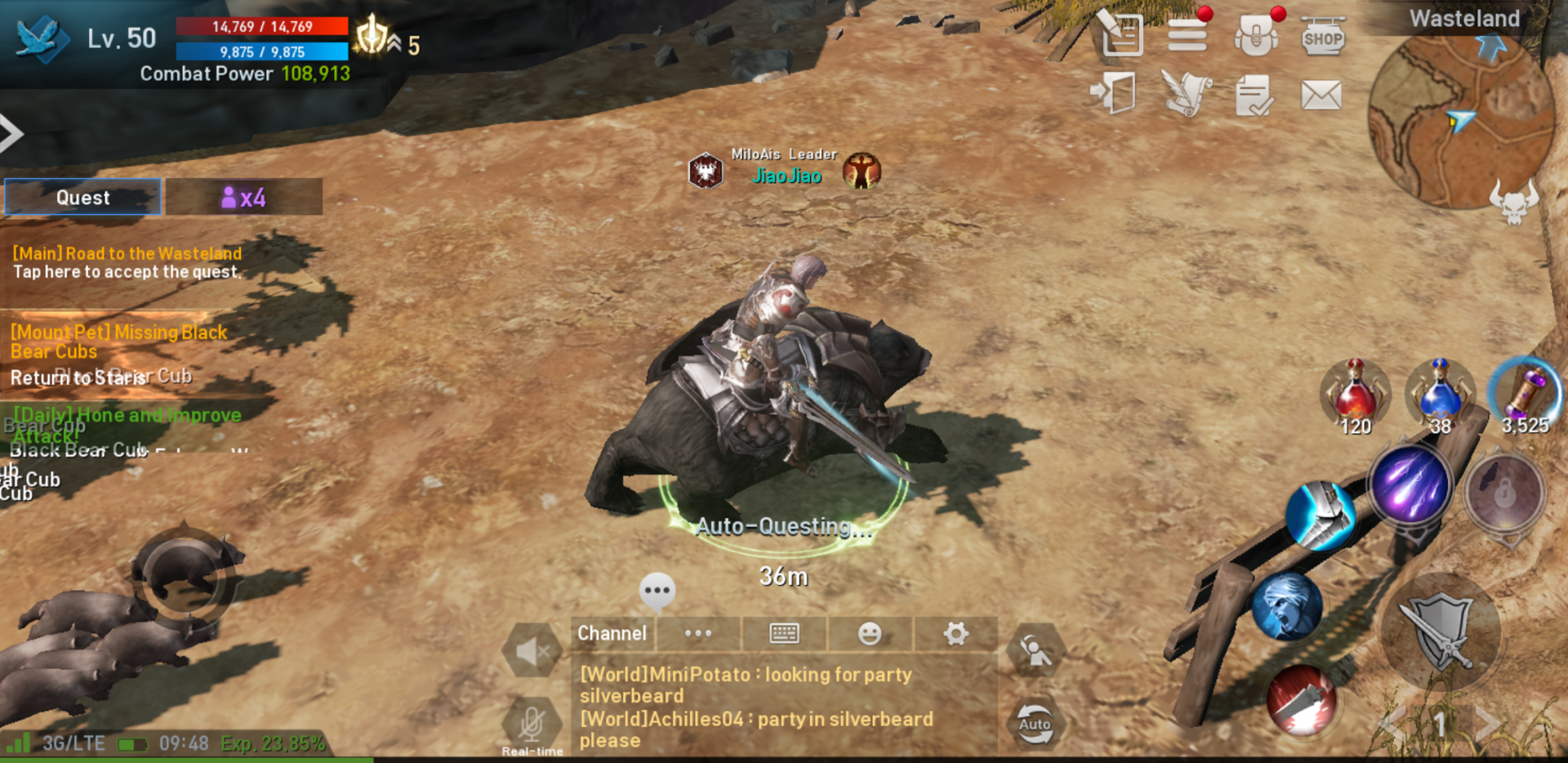Open chat settings gear
This screenshot has height=763, width=1568.
(955, 633)
